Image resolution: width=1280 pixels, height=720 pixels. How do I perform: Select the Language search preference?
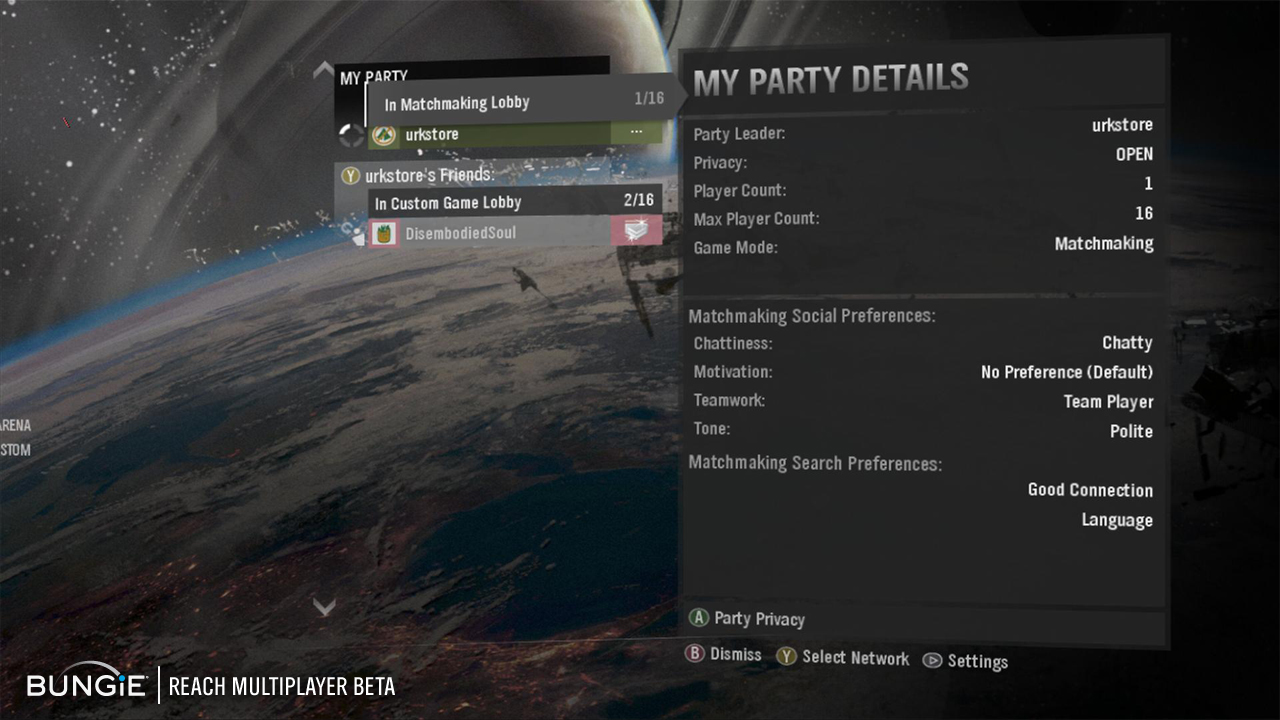1116,520
